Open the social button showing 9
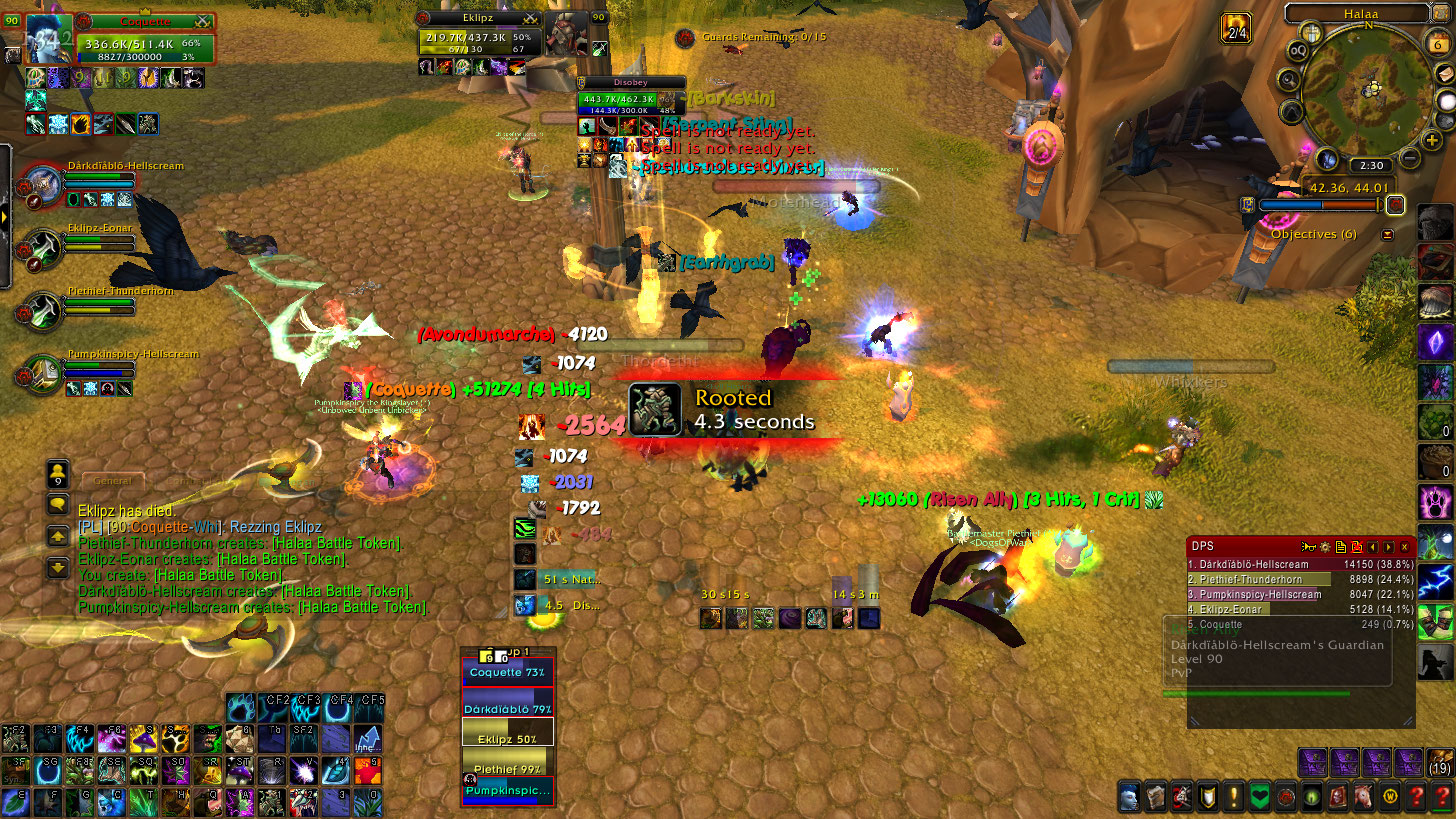 pos(59,473)
